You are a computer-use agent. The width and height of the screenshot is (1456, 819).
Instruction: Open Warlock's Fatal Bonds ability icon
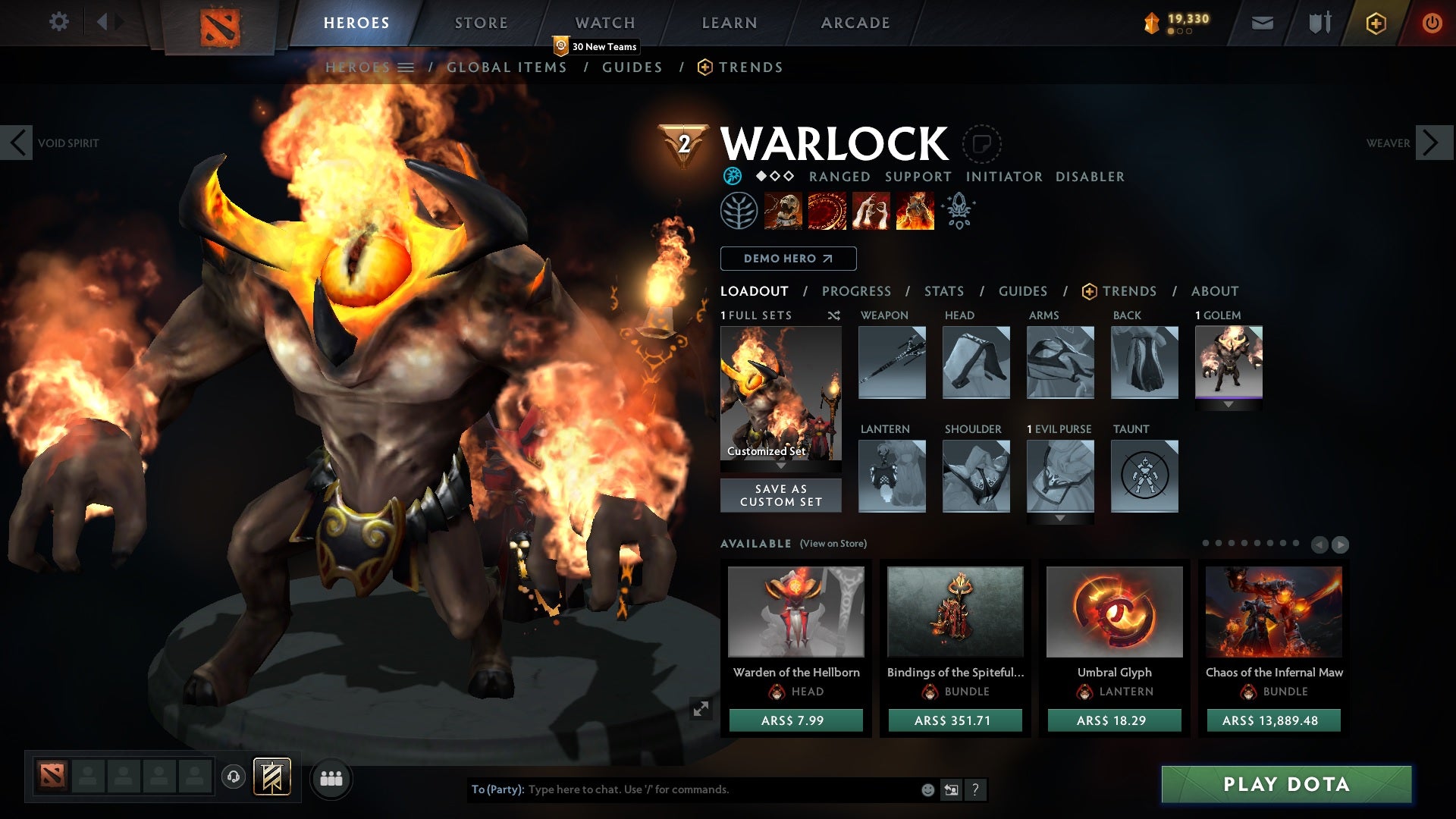[782, 210]
